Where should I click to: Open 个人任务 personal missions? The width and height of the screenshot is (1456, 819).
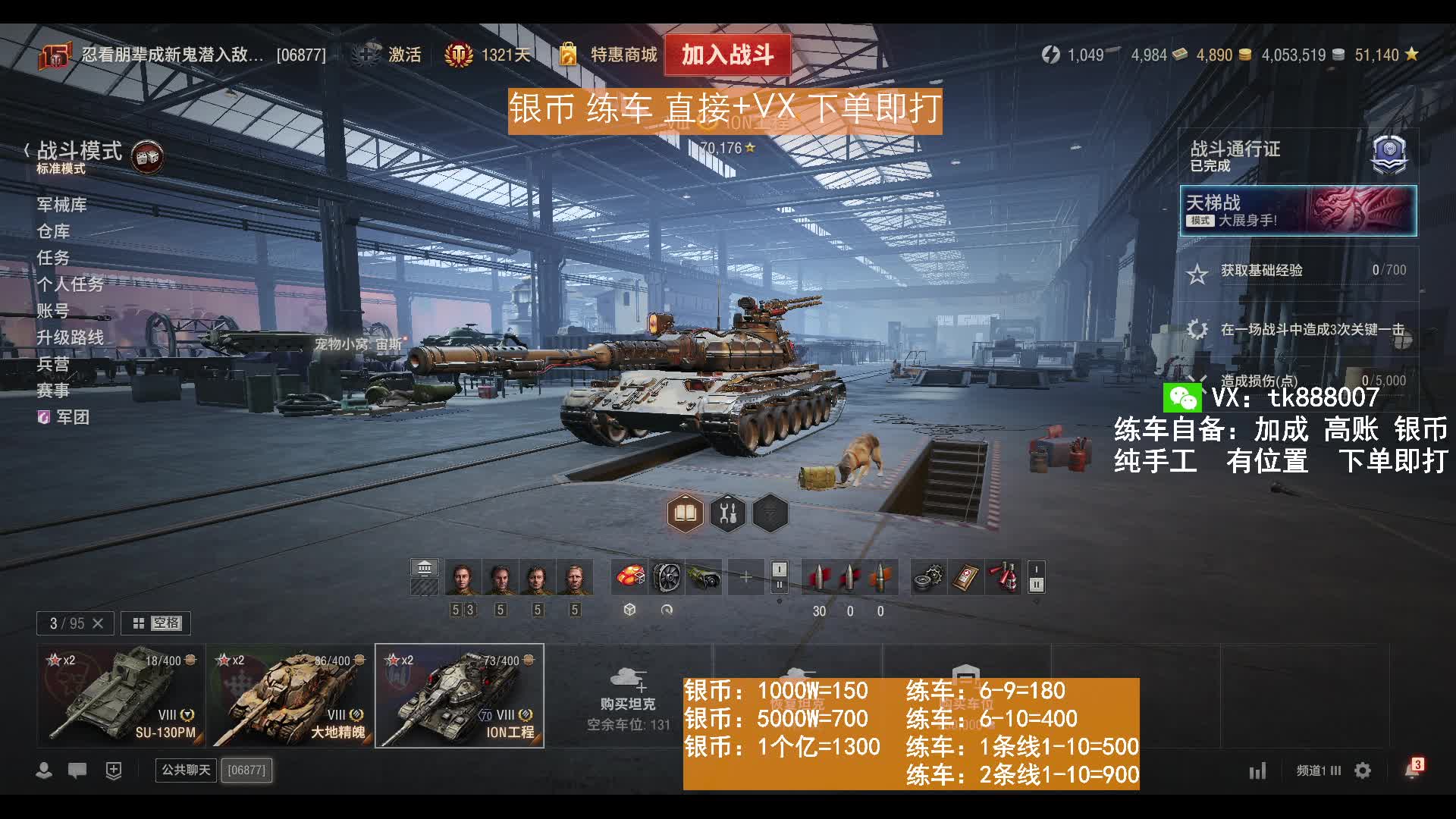pyautogui.click(x=70, y=284)
